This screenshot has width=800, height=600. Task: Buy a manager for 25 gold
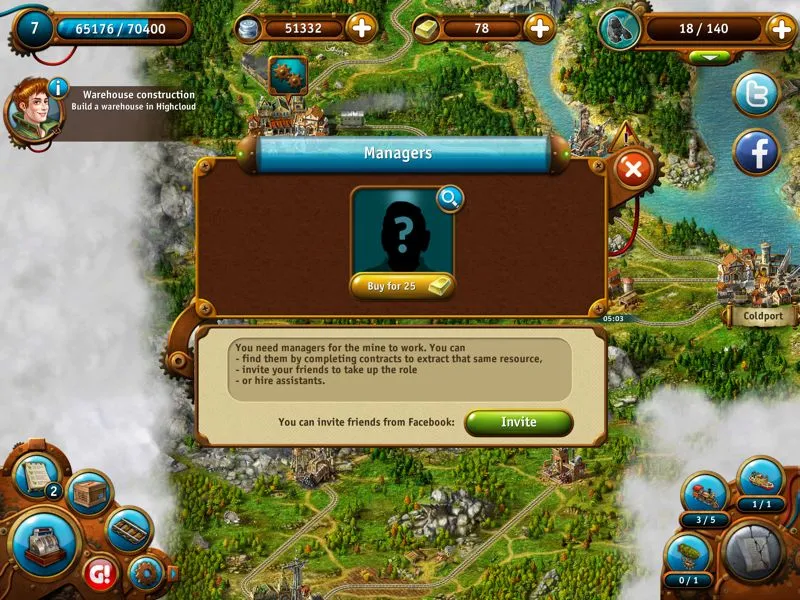402,286
